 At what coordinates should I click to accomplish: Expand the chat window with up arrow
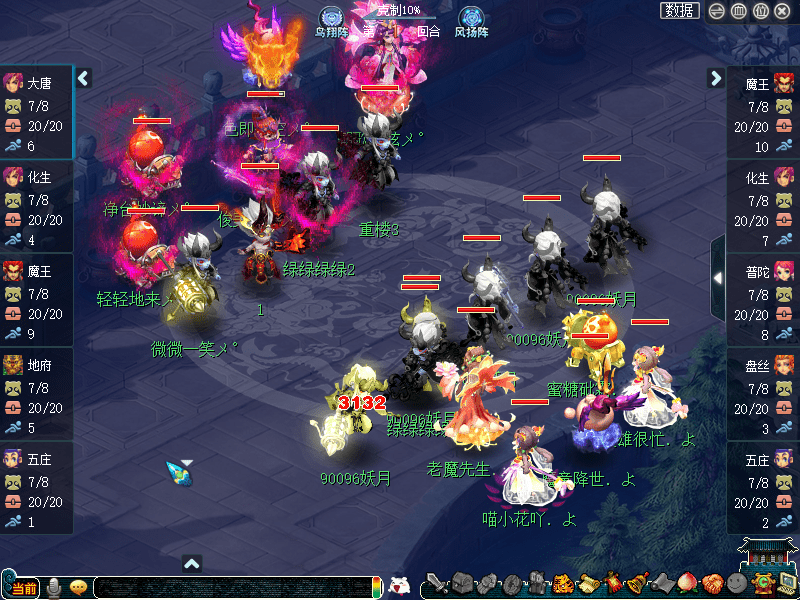[192, 564]
